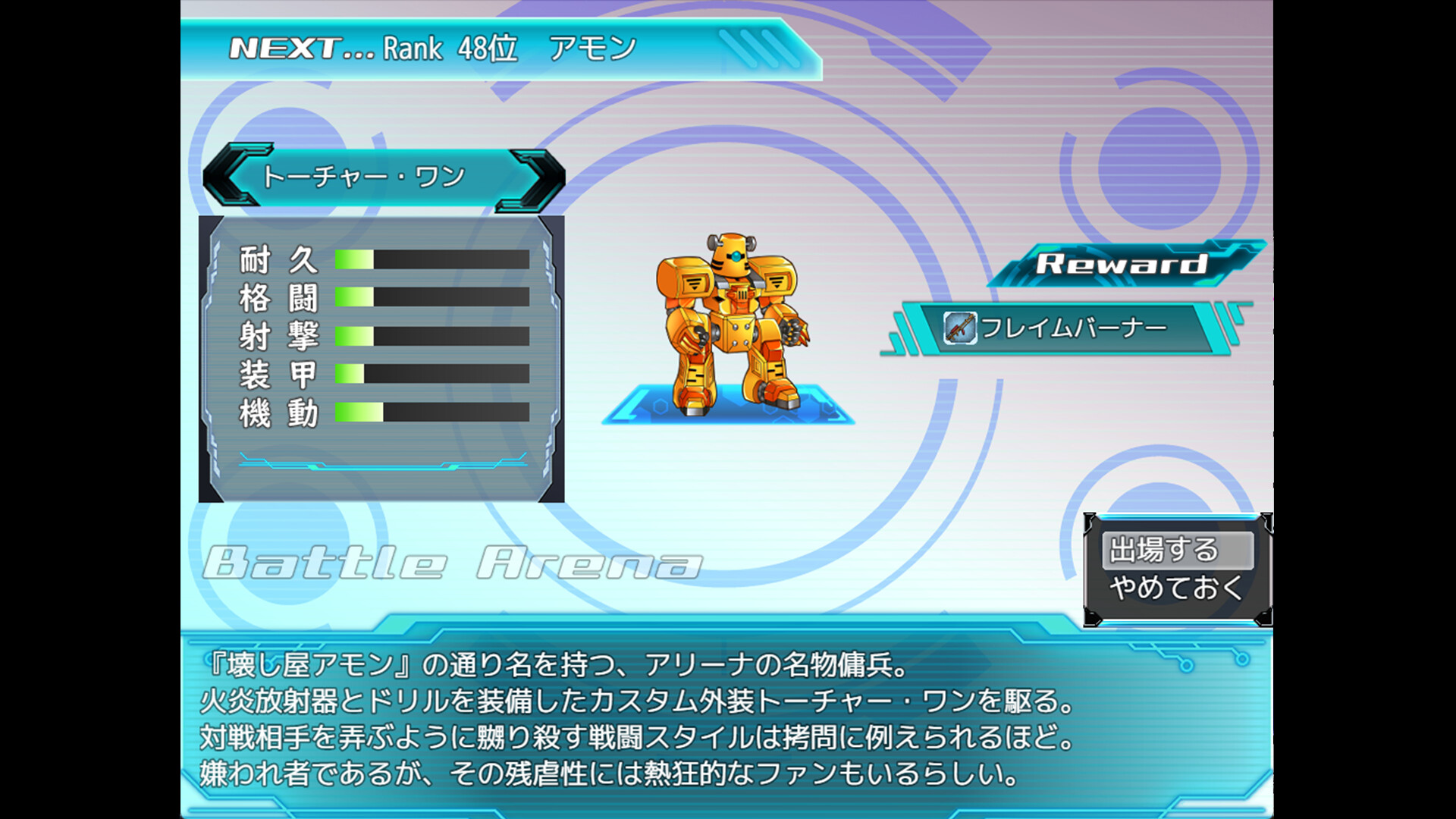
Task: Click the triple-slash emblem beside the NEXT banner
Action: tap(749, 47)
